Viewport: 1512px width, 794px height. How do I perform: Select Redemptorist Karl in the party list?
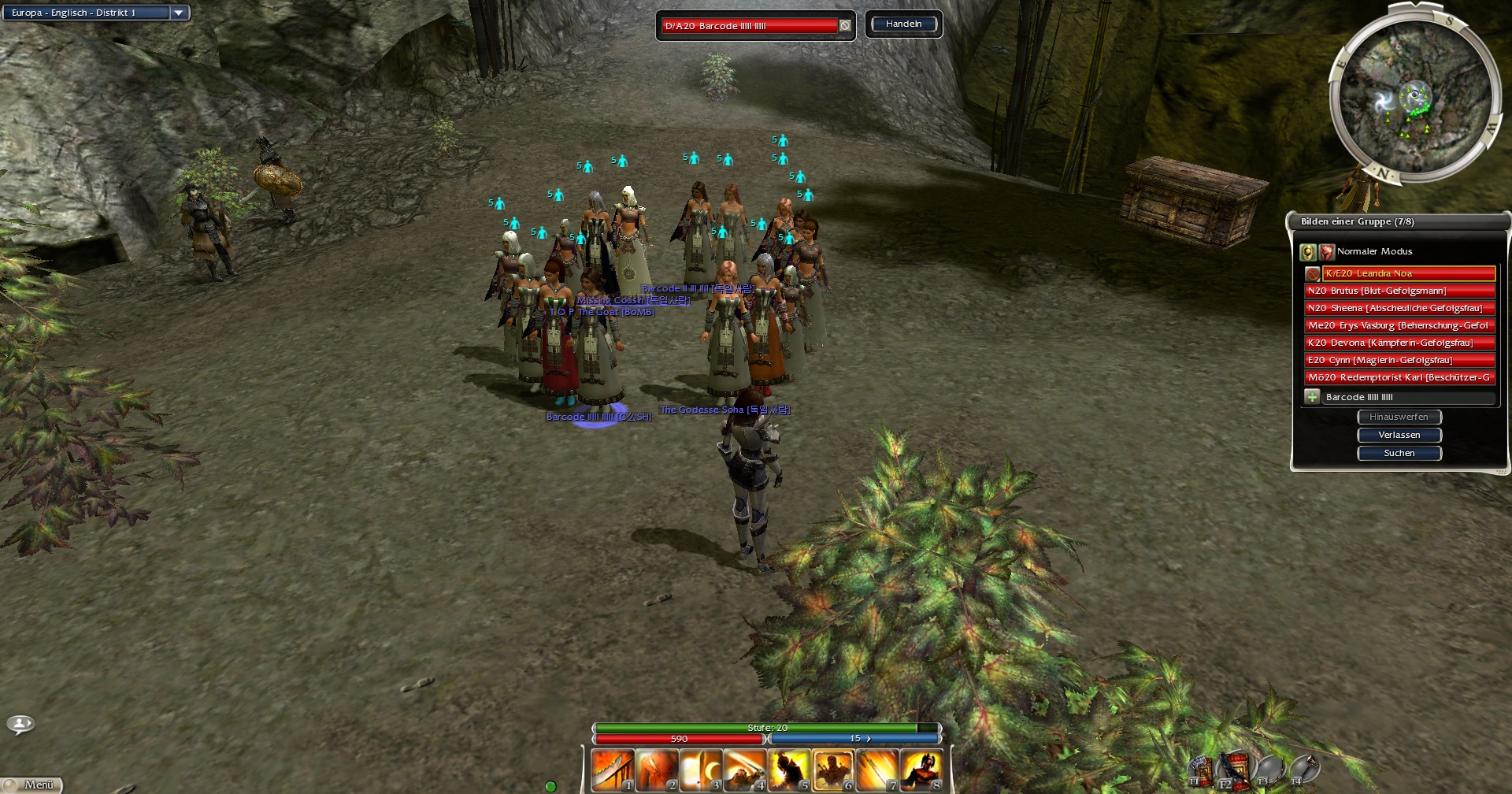click(1399, 377)
